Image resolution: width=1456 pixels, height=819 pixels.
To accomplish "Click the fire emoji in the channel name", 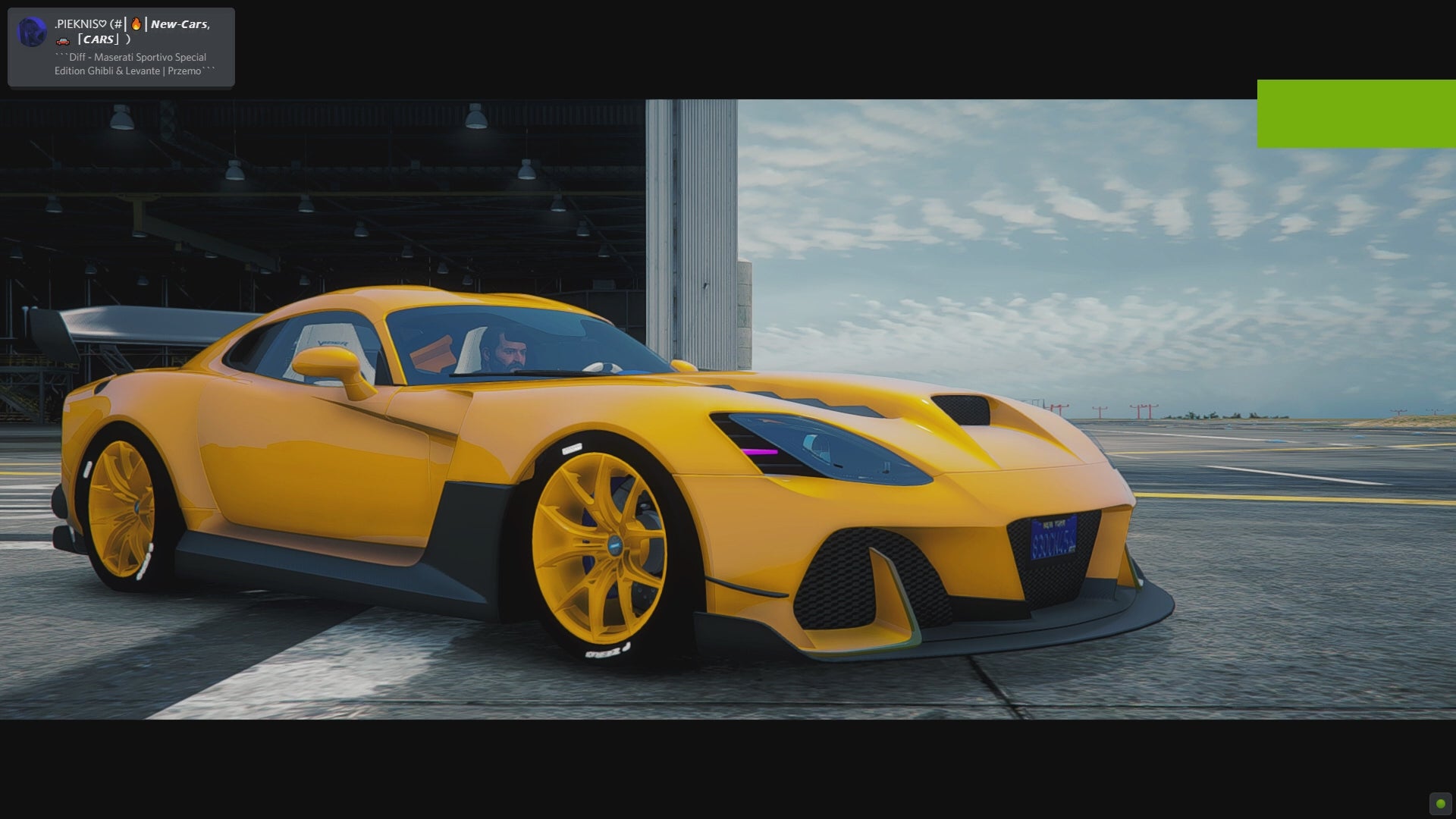I will coord(135,24).
